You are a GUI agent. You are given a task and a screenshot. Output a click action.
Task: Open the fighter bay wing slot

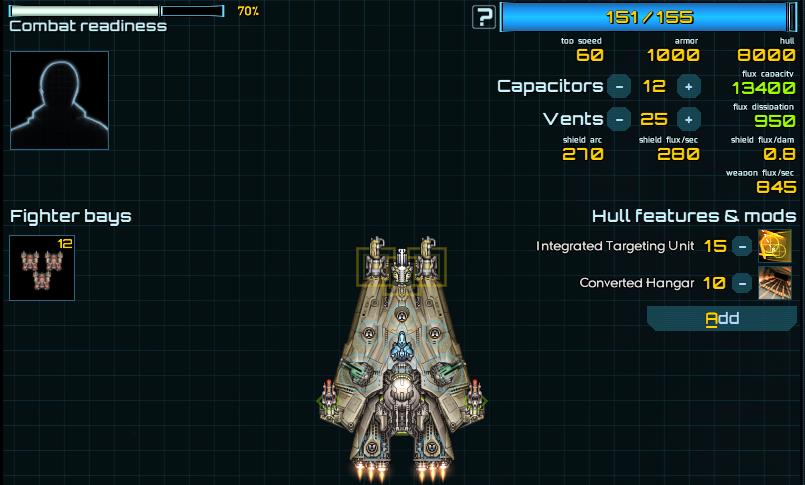(42, 268)
